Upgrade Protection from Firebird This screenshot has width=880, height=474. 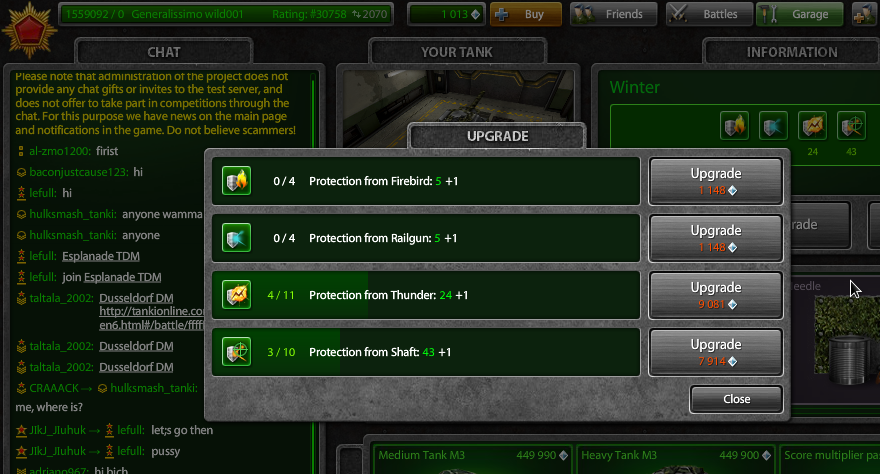click(x=715, y=181)
